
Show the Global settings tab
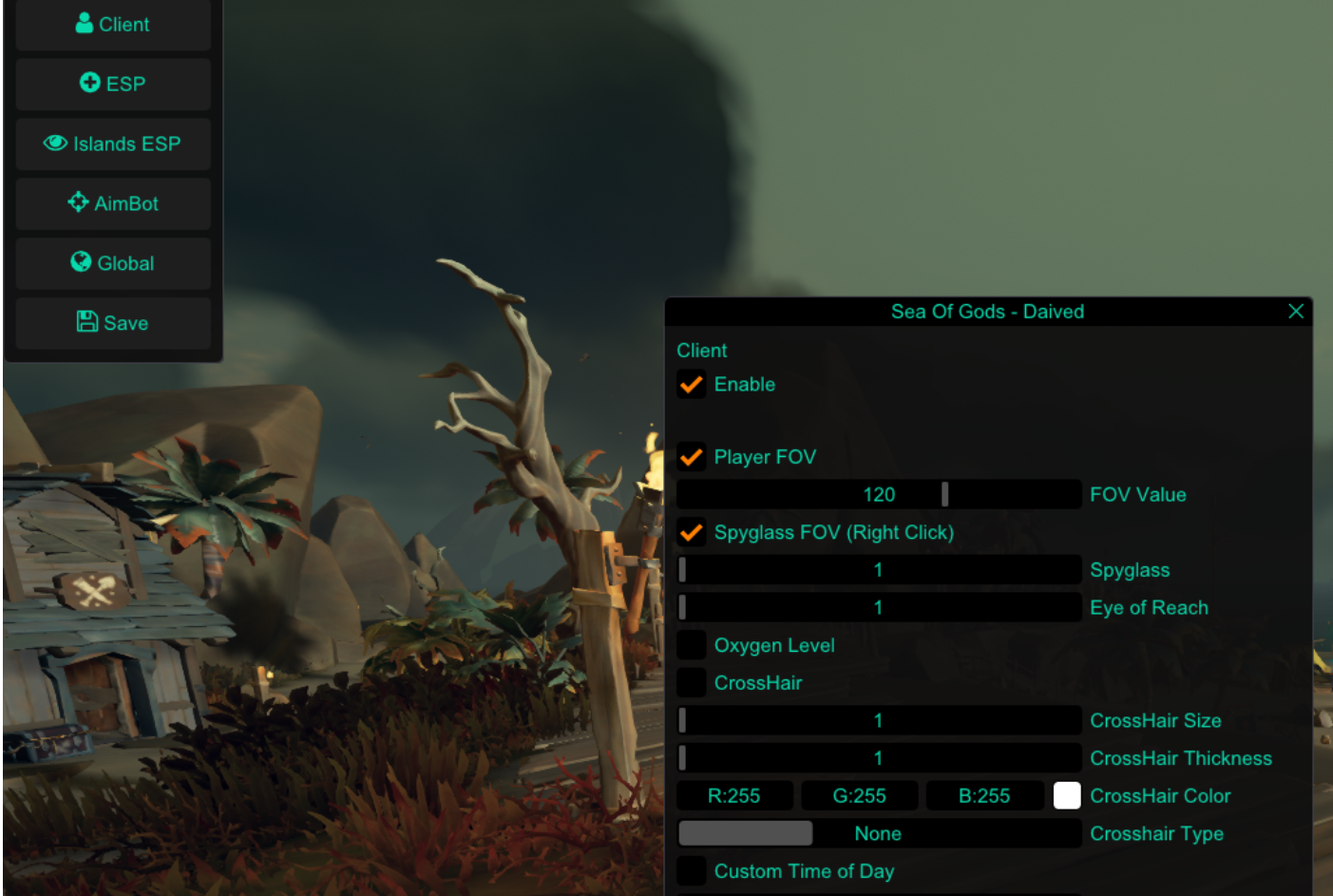tap(113, 263)
